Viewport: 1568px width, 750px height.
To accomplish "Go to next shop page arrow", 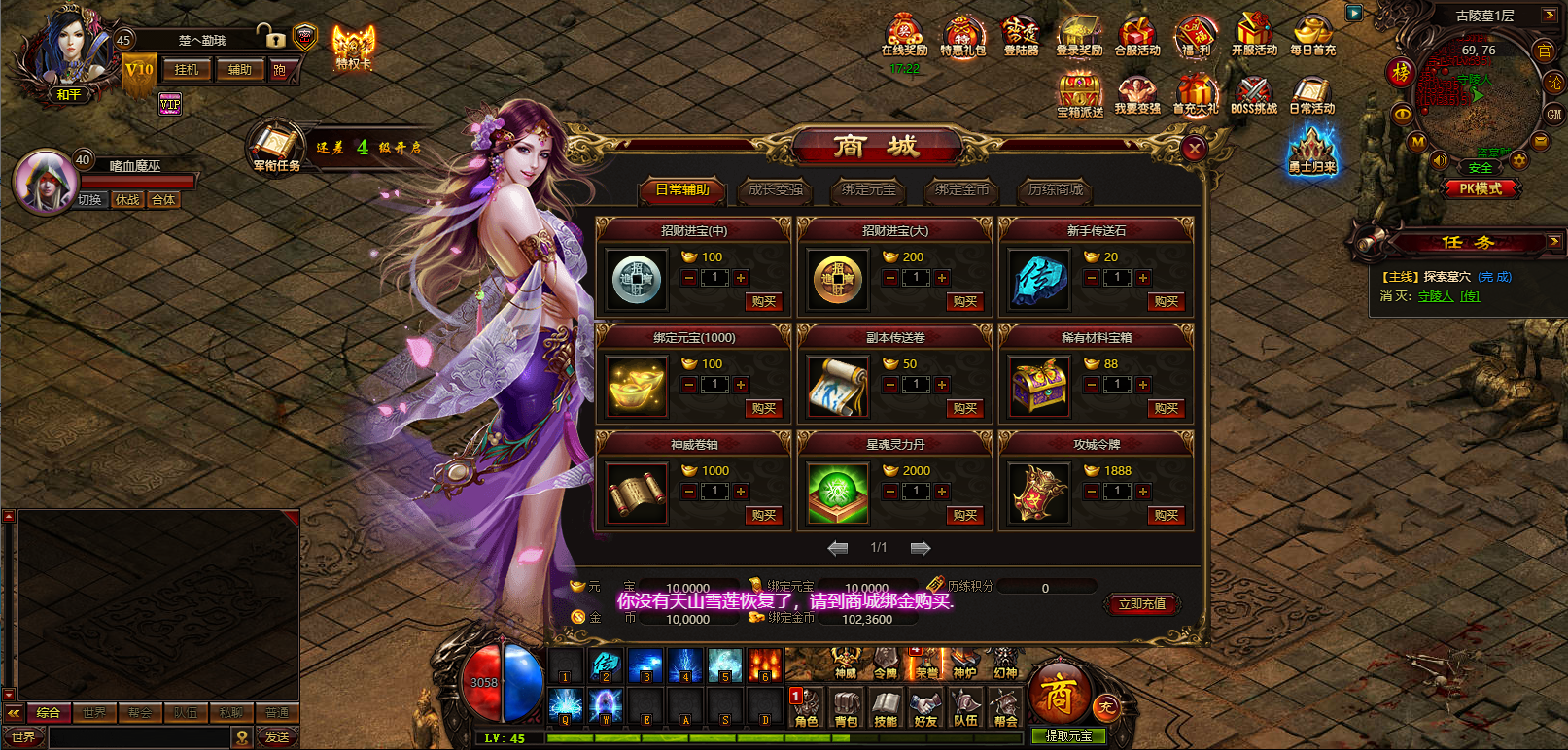I will point(920,549).
